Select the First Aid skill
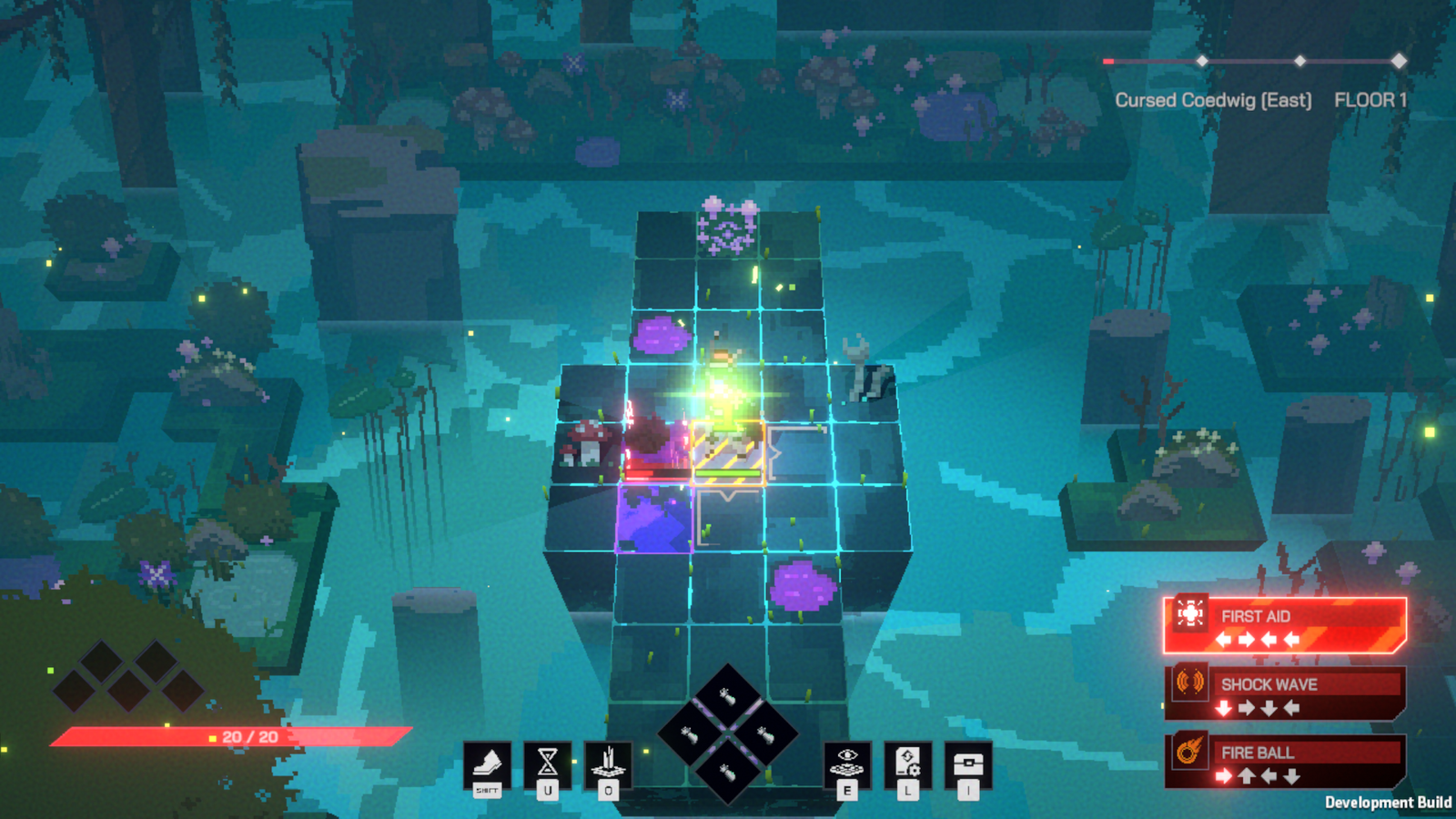Screen dimensions: 1456x819 tap(1285, 625)
